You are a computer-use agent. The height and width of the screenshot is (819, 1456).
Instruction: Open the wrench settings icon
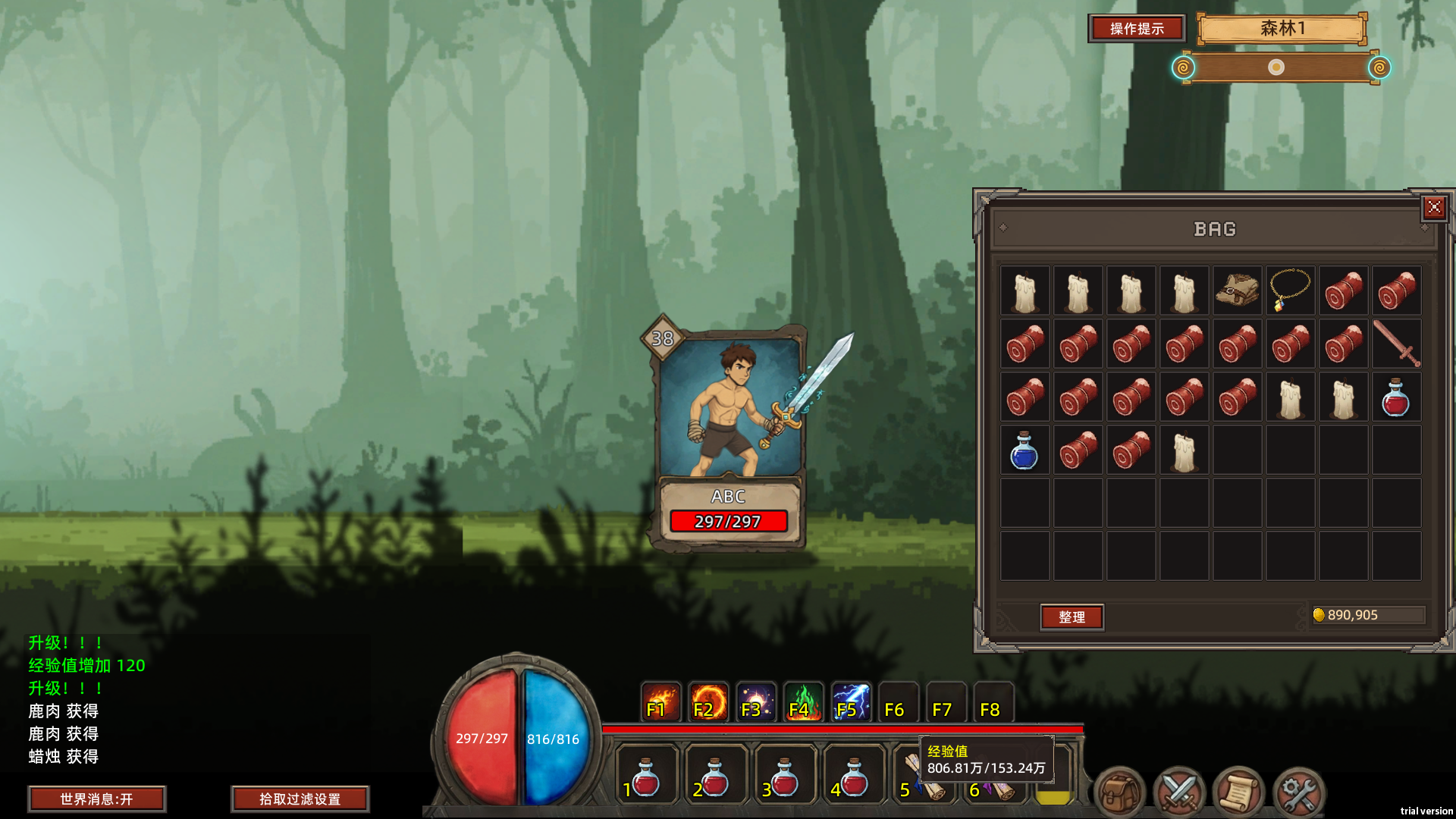tap(1298, 792)
